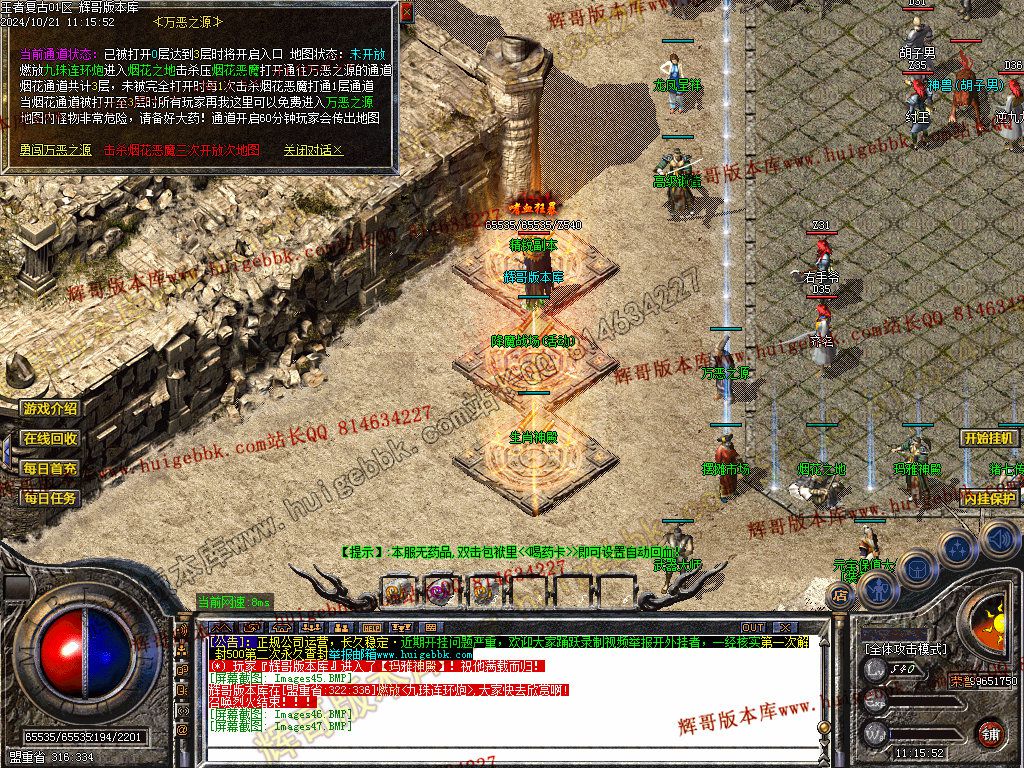This screenshot has height=768, width=1024.
Task: Claim the 每日首充 daily recharge
Action: tap(50, 468)
